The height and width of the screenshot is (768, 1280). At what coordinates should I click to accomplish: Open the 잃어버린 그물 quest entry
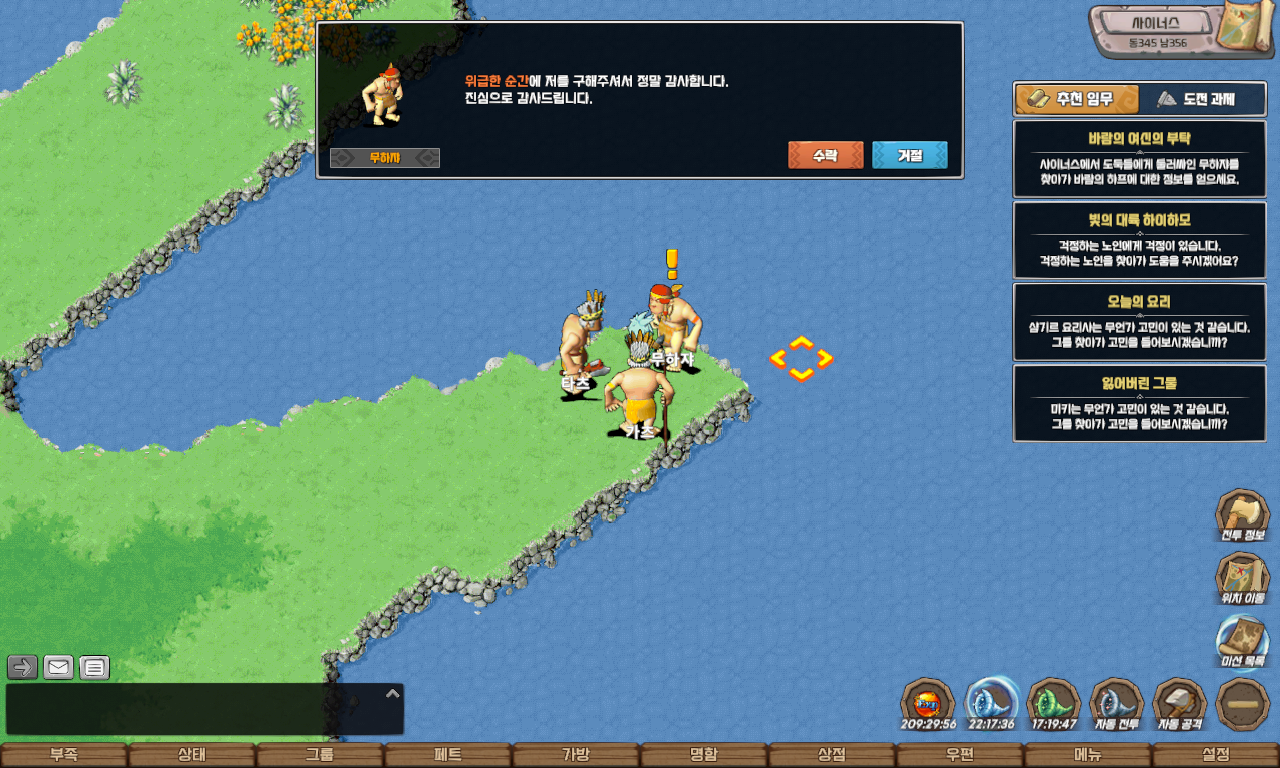tap(1139, 403)
